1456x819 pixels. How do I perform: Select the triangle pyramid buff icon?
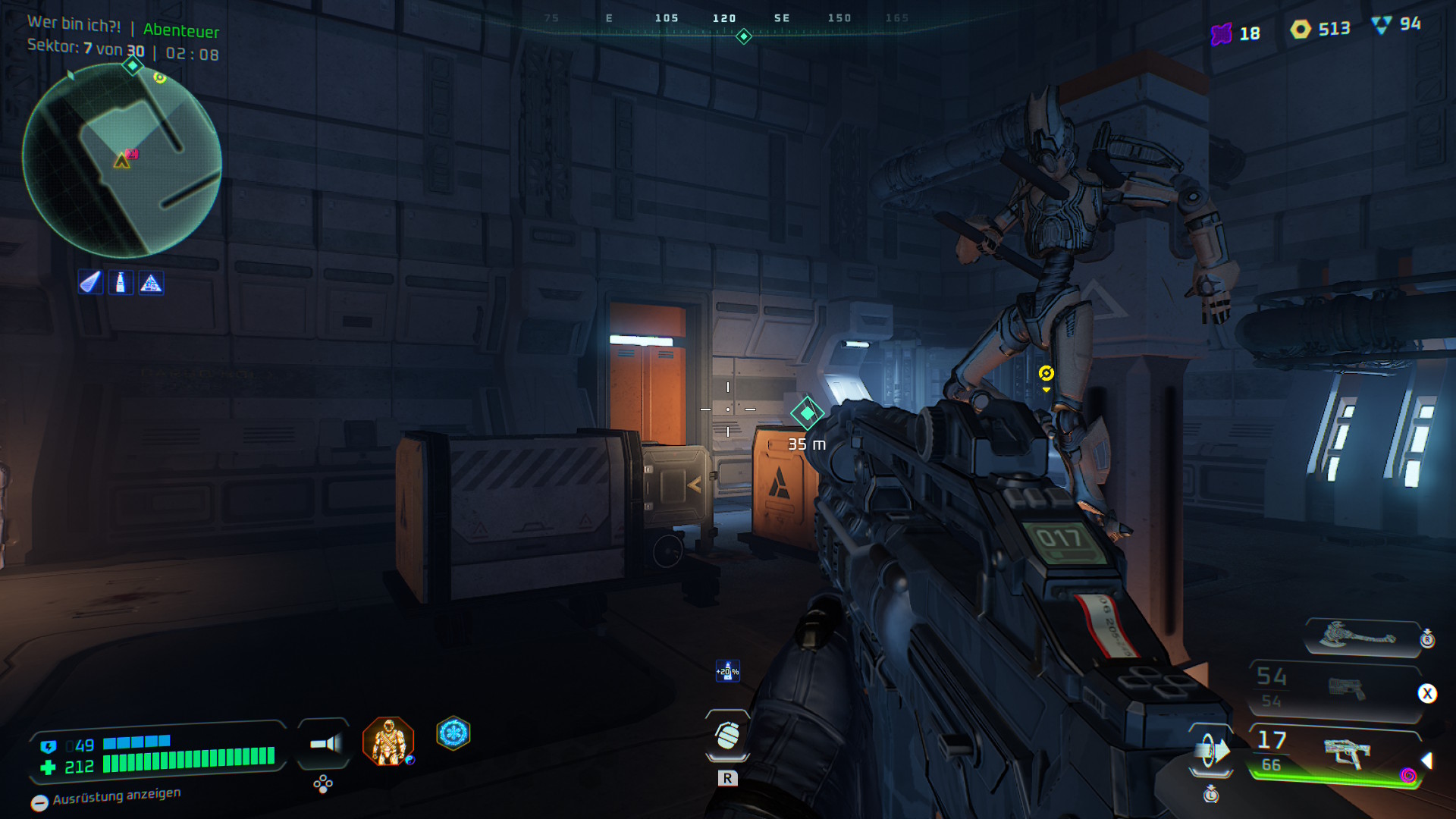[x=151, y=283]
